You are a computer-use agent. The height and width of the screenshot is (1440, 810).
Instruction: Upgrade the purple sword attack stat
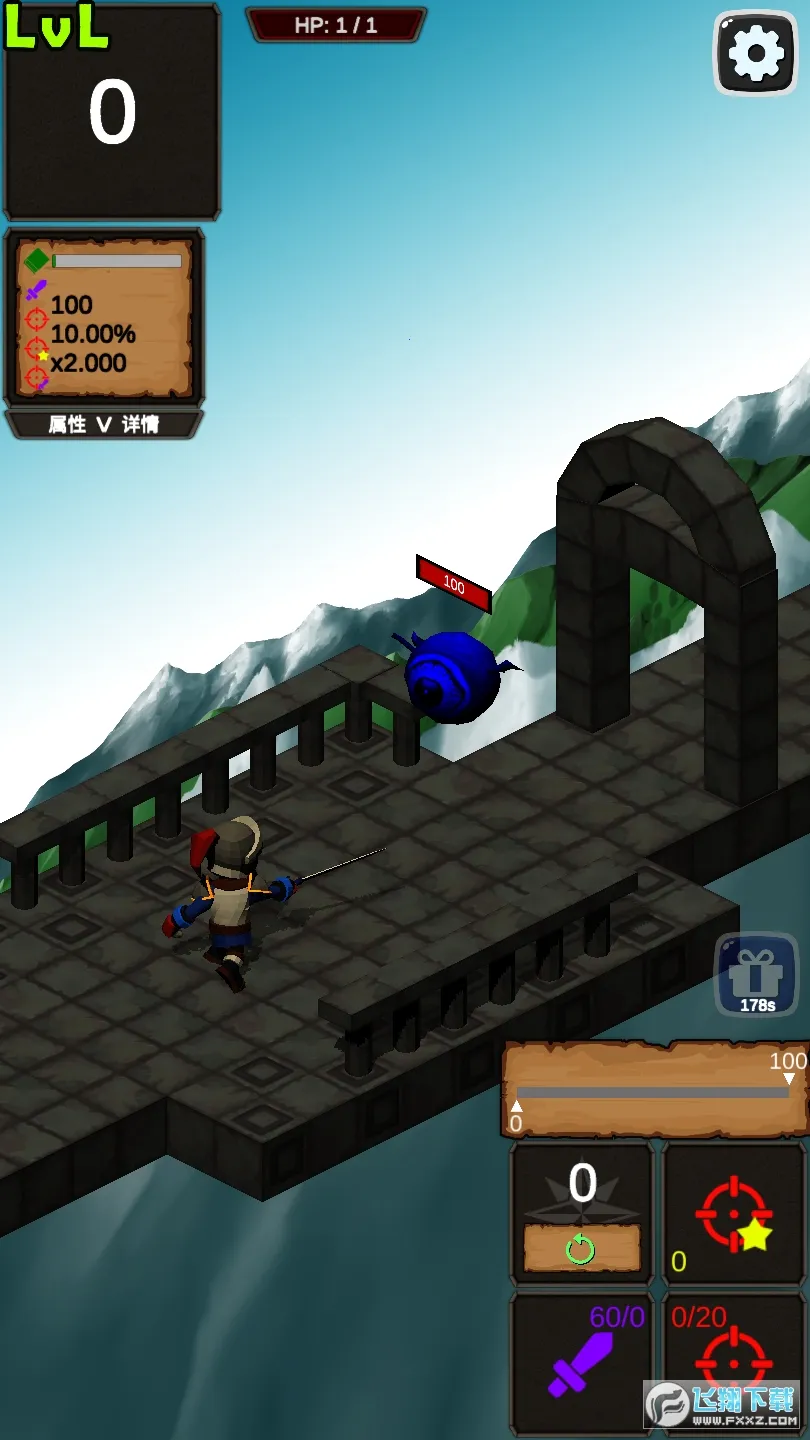[x=581, y=1362]
